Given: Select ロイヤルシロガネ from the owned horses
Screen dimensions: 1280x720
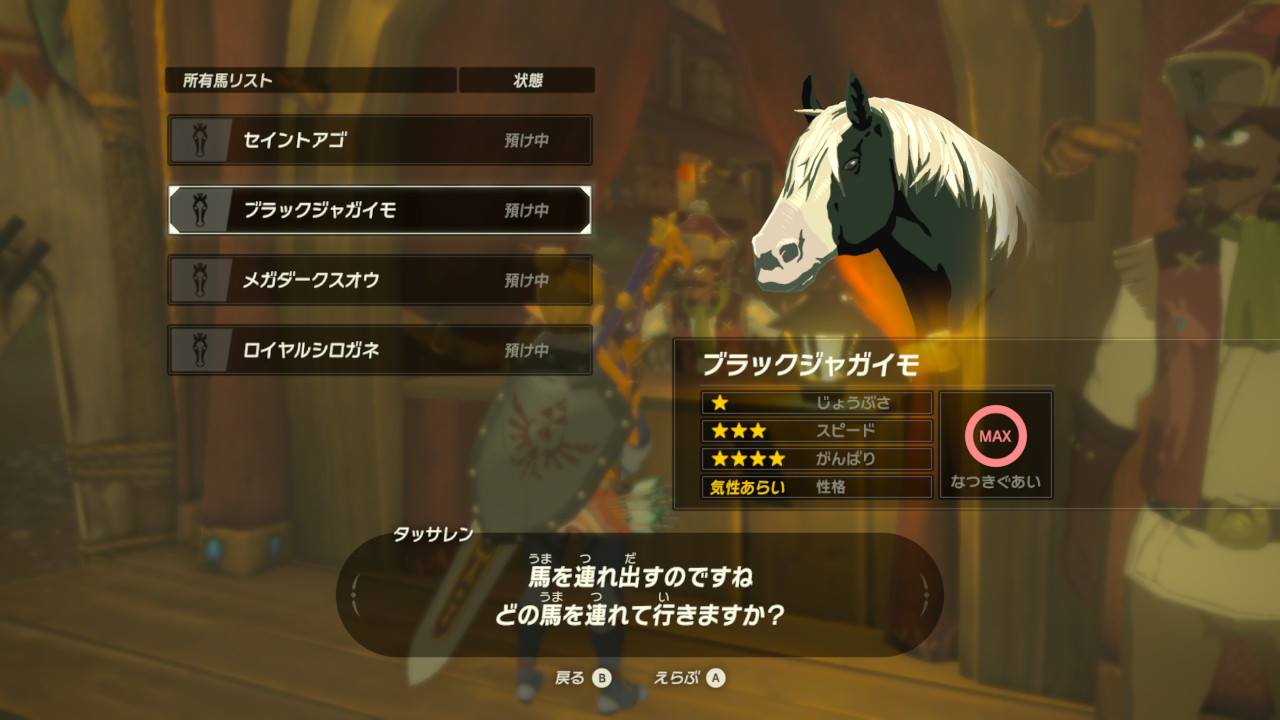Looking at the screenshot, I should tap(380, 350).
